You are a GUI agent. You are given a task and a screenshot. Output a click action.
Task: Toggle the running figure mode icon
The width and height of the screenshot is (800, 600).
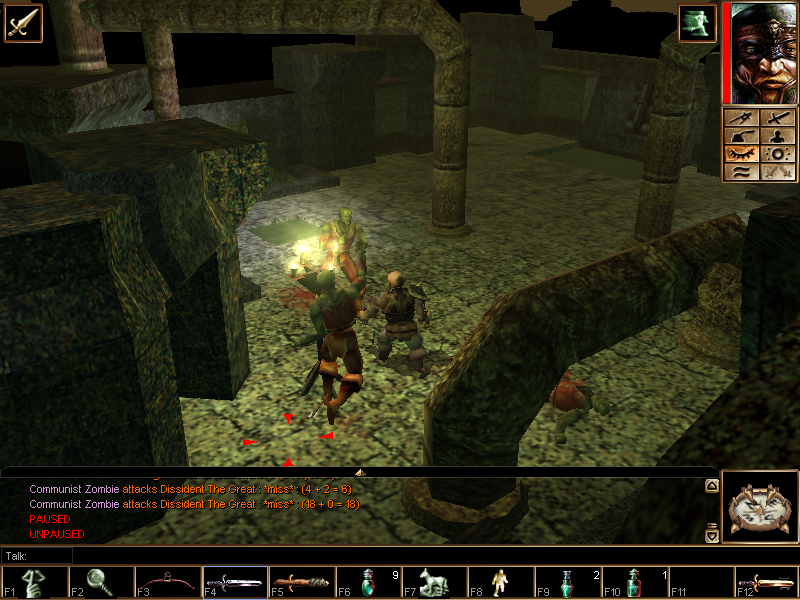tap(697, 24)
